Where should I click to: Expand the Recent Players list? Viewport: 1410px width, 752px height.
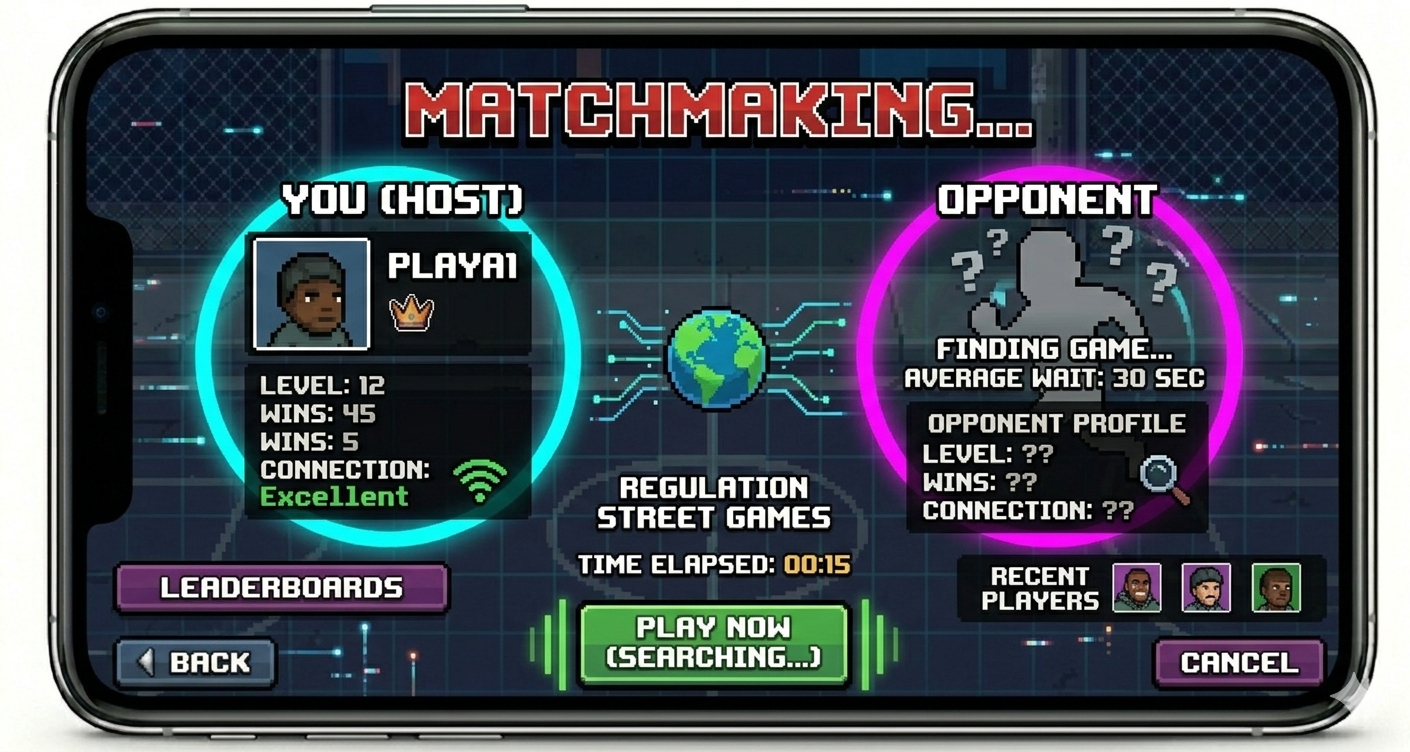pos(1041,585)
